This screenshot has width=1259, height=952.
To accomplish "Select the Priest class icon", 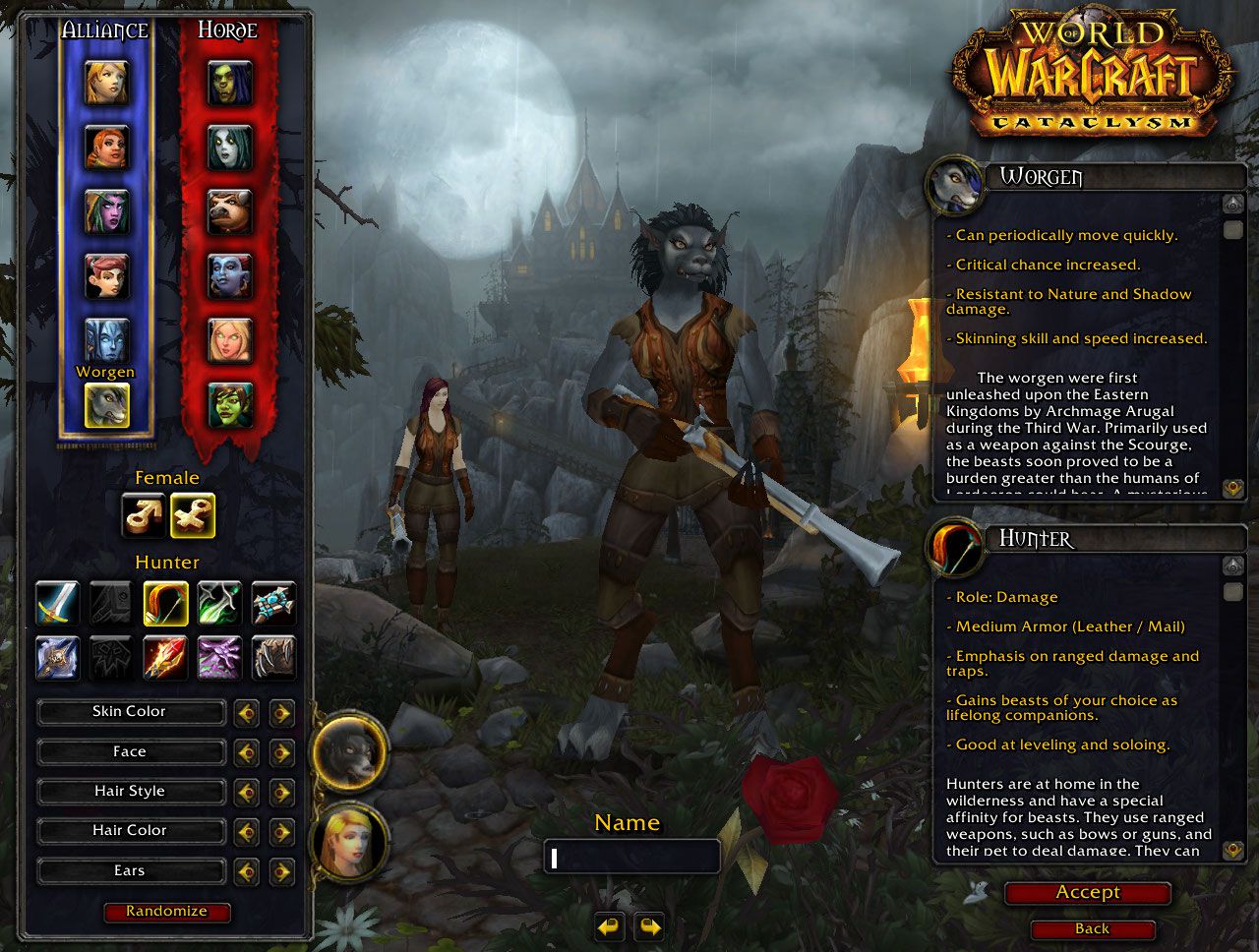I will 272,604.
